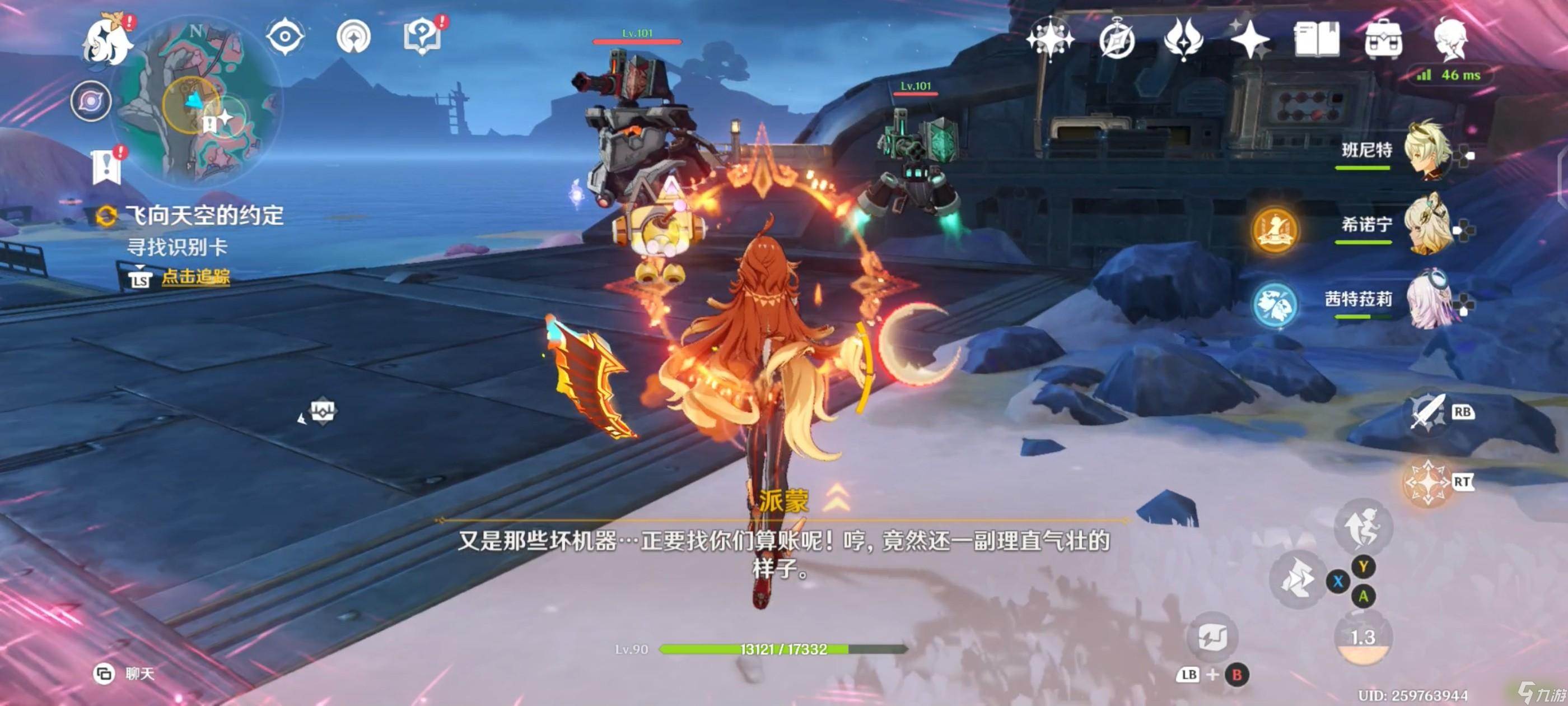Open the winged battle pass icon
1568x706 pixels.
(1183, 39)
